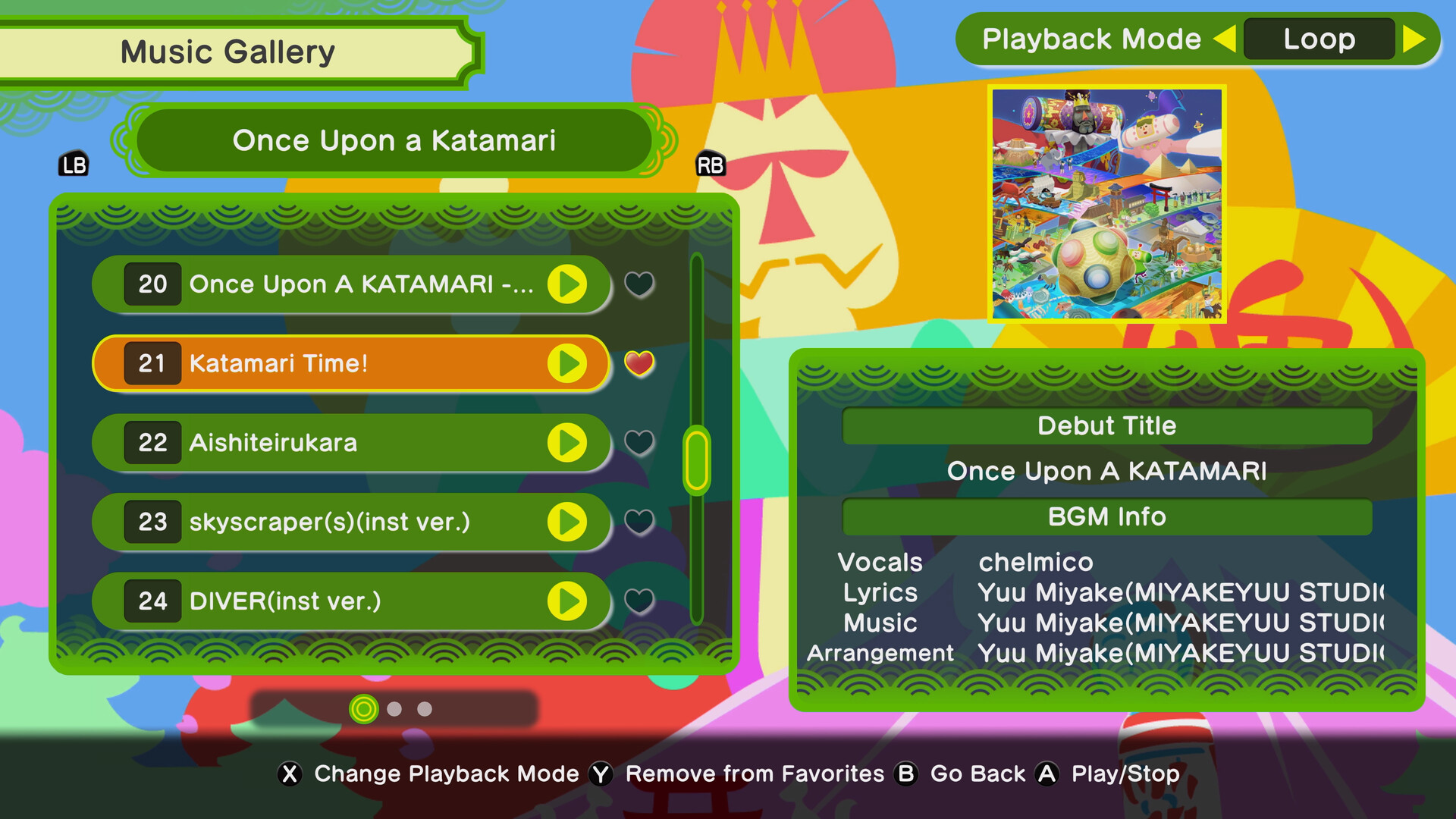Switch to the BGM Info section
The image size is (1456, 819).
pyautogui.click(x=1107, y=516)
